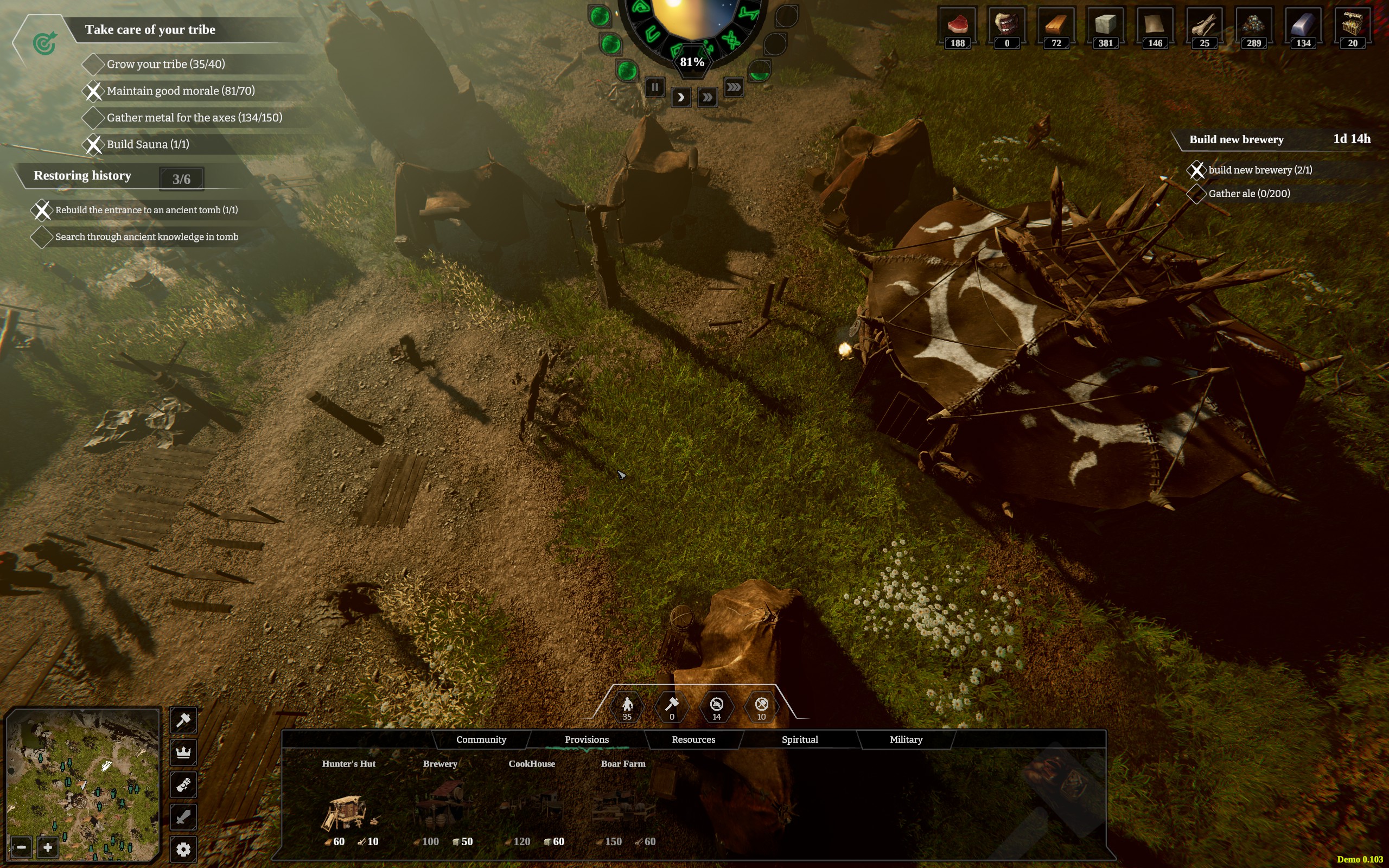Select the Spiritual tab
This screenshot has width=1389, height=868.
800,739
